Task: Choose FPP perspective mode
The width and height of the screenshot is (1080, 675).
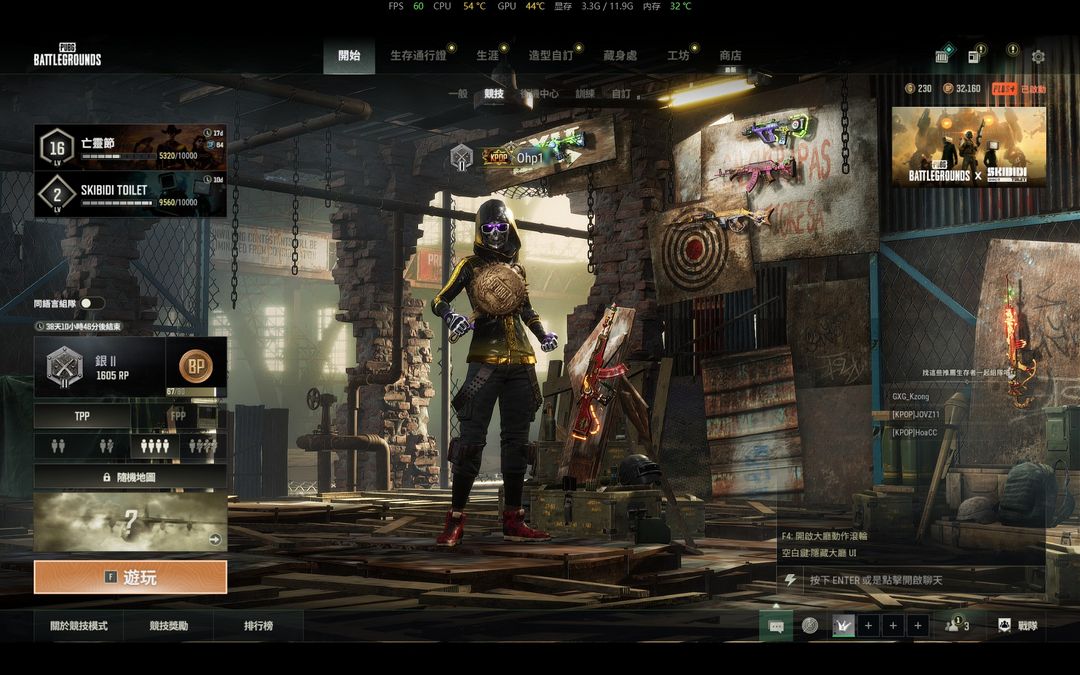Action: pos(178,416)
